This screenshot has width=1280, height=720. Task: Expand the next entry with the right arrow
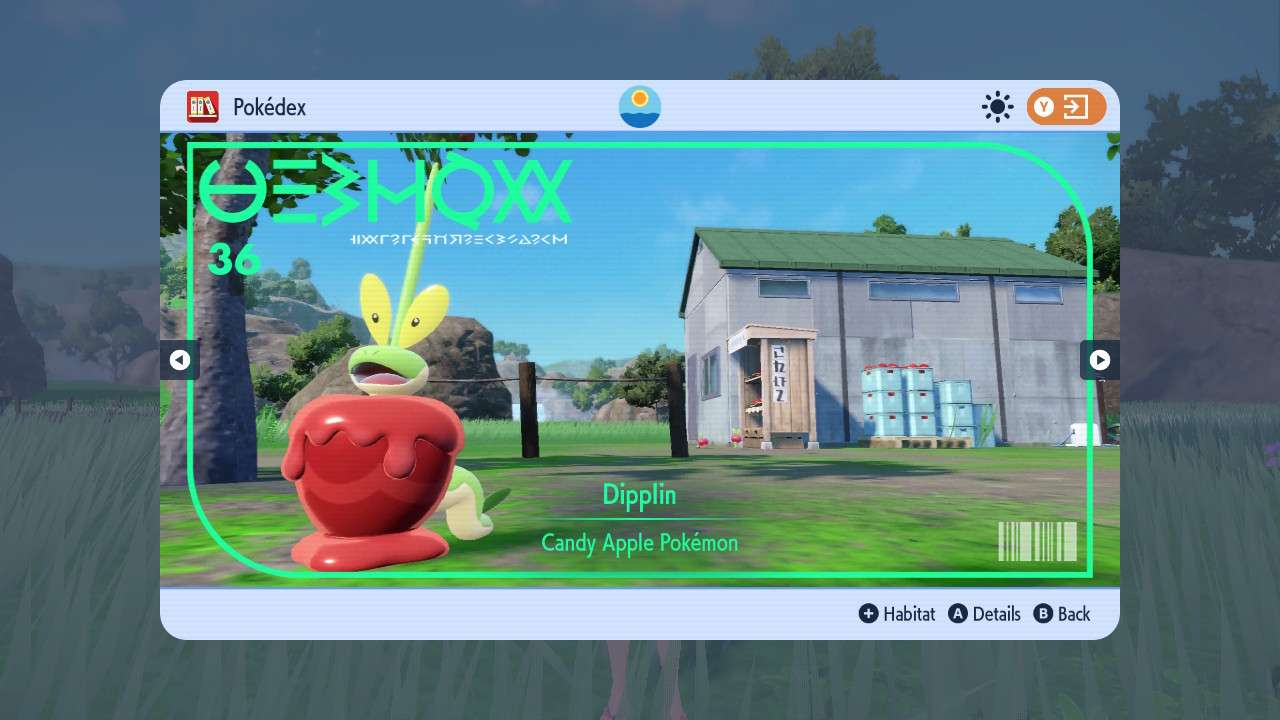coord(1100,360)
